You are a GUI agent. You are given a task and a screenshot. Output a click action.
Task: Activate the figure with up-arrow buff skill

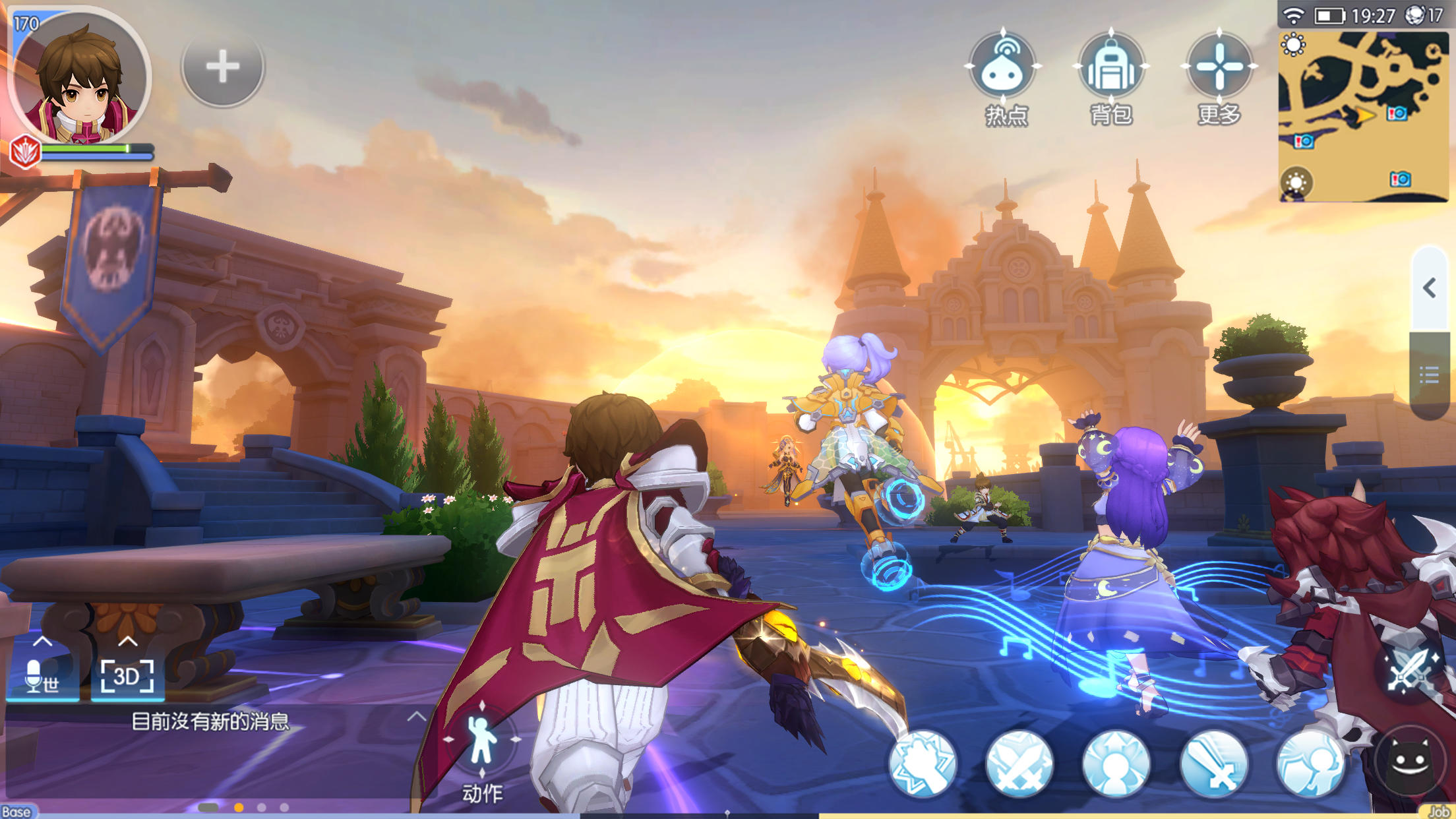tap(1116, 764)
